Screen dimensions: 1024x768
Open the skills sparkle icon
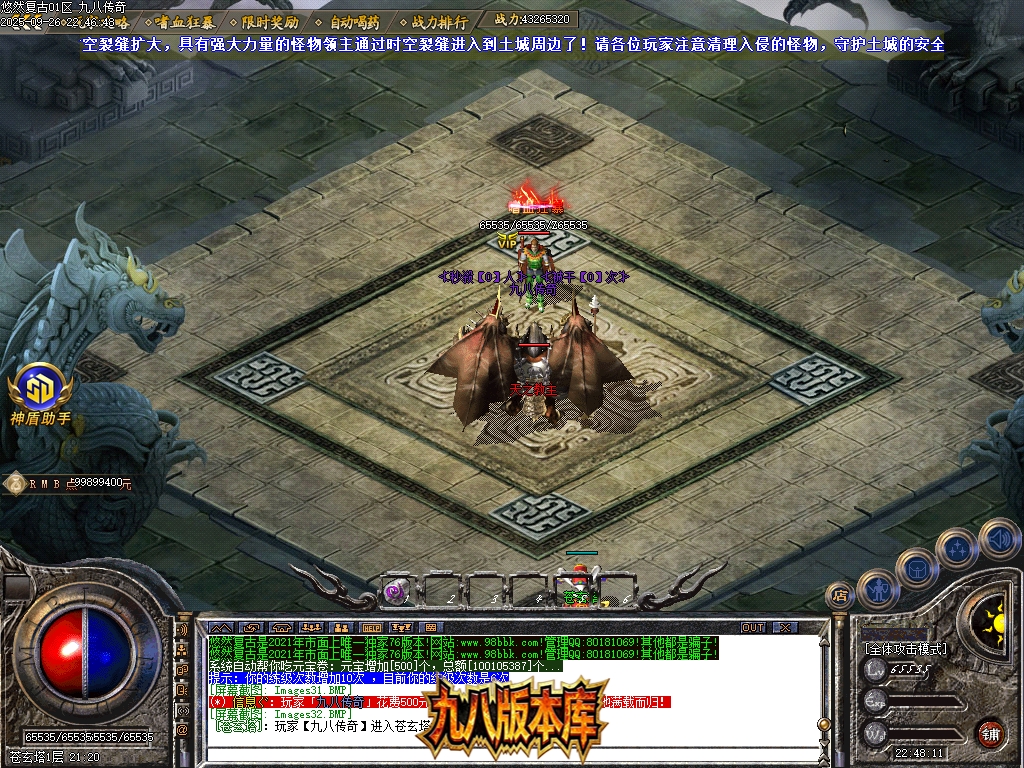pyautogui.click(x=957, y=548)
